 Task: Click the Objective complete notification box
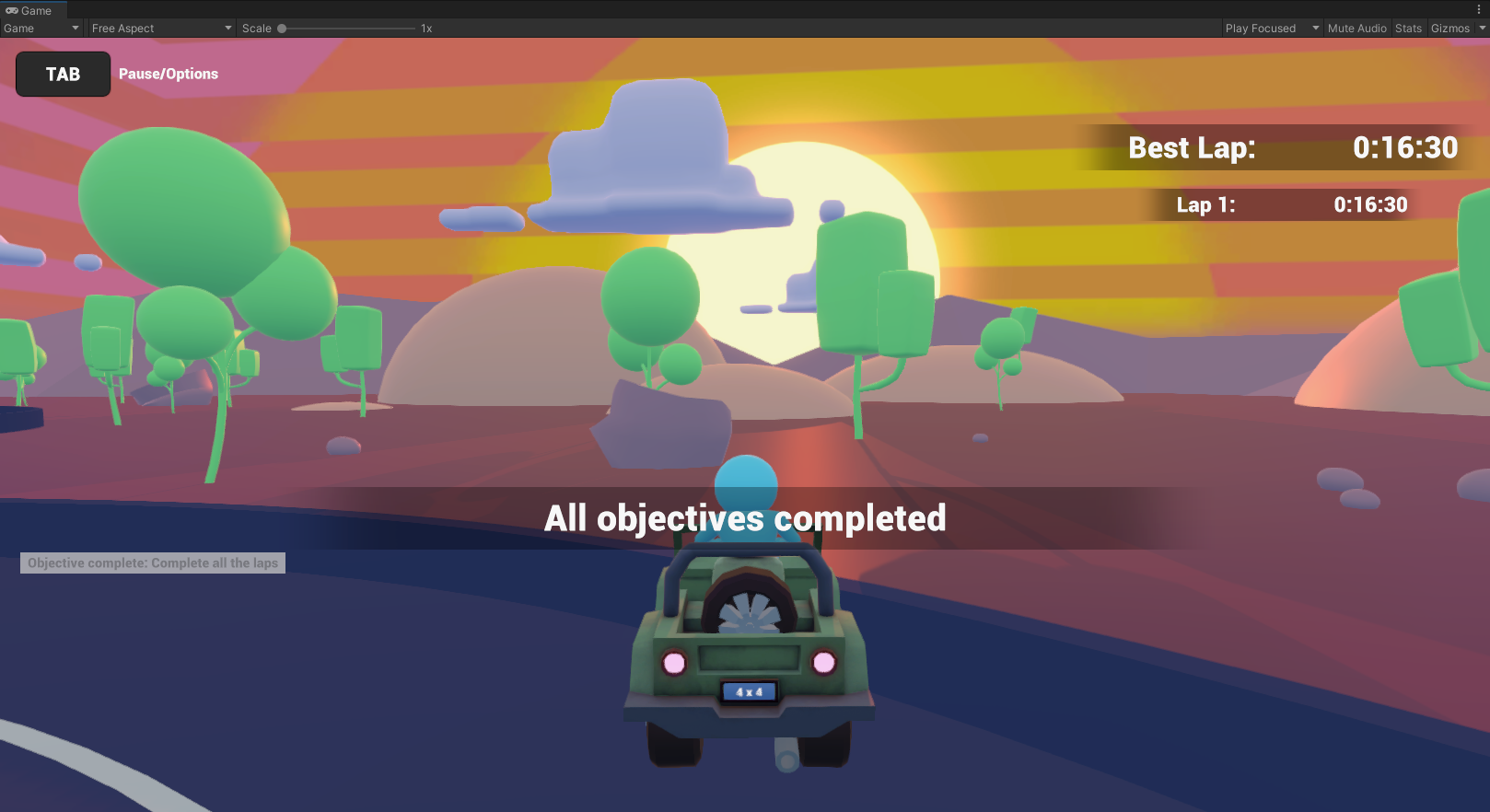tap(152, 563)
